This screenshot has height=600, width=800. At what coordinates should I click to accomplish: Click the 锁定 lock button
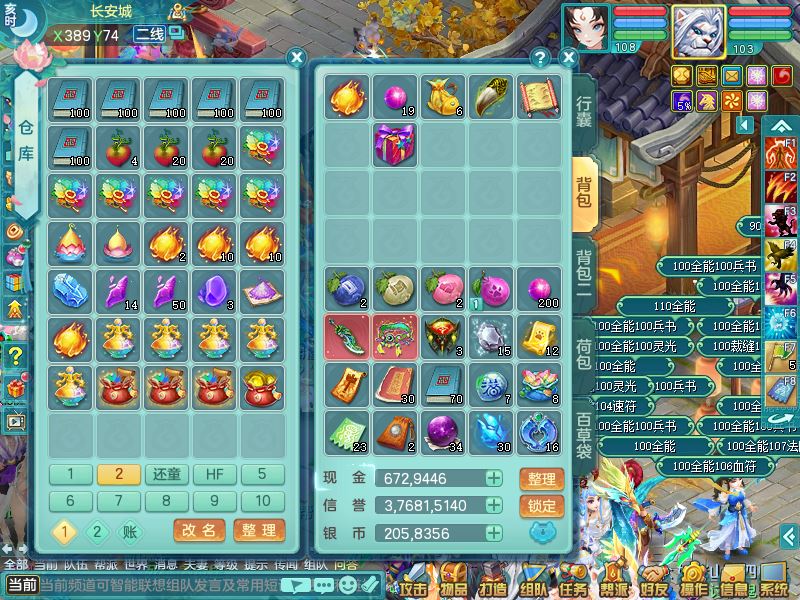541,506
